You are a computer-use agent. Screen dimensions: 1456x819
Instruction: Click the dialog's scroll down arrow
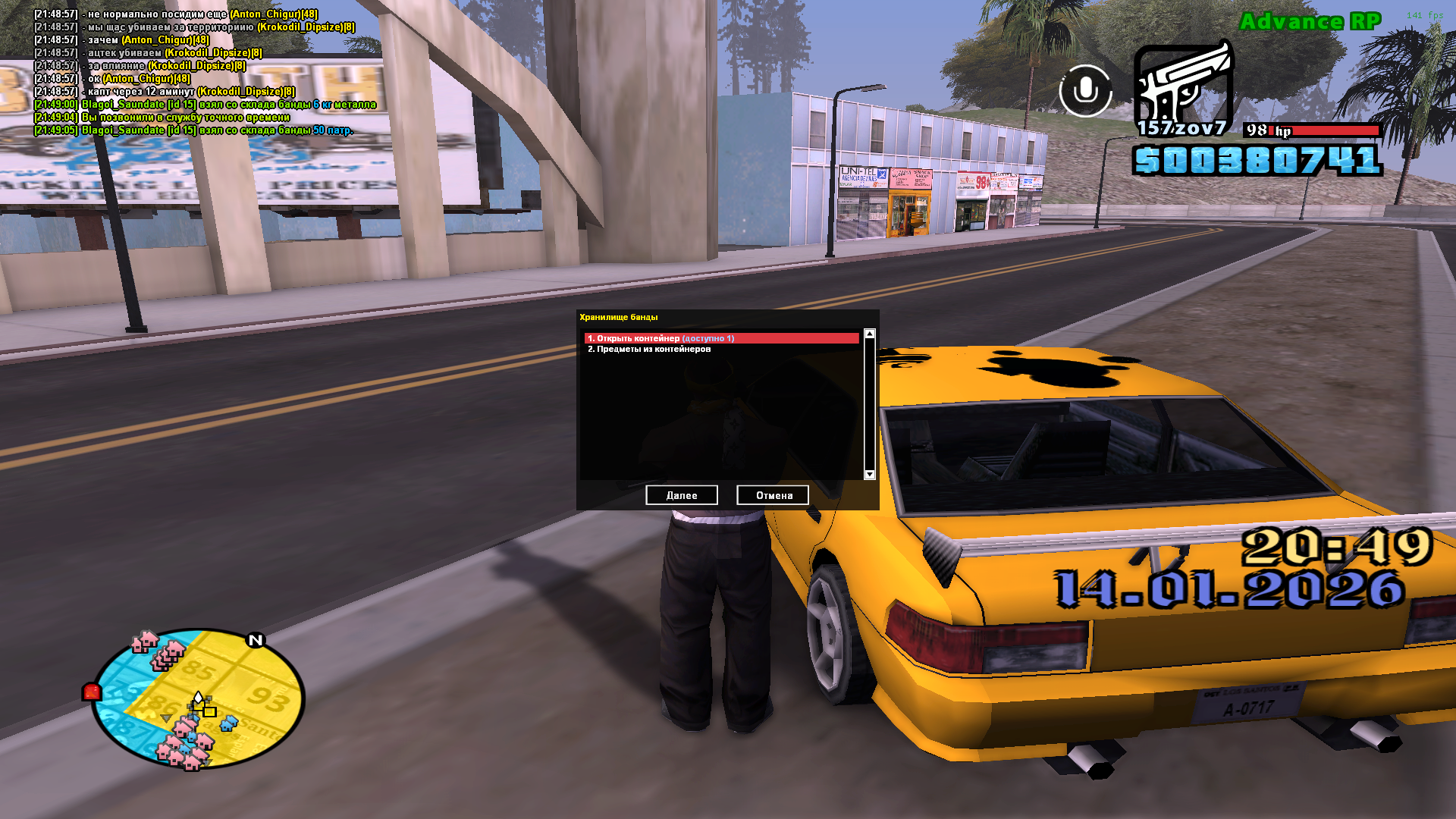tap(870, 475)
